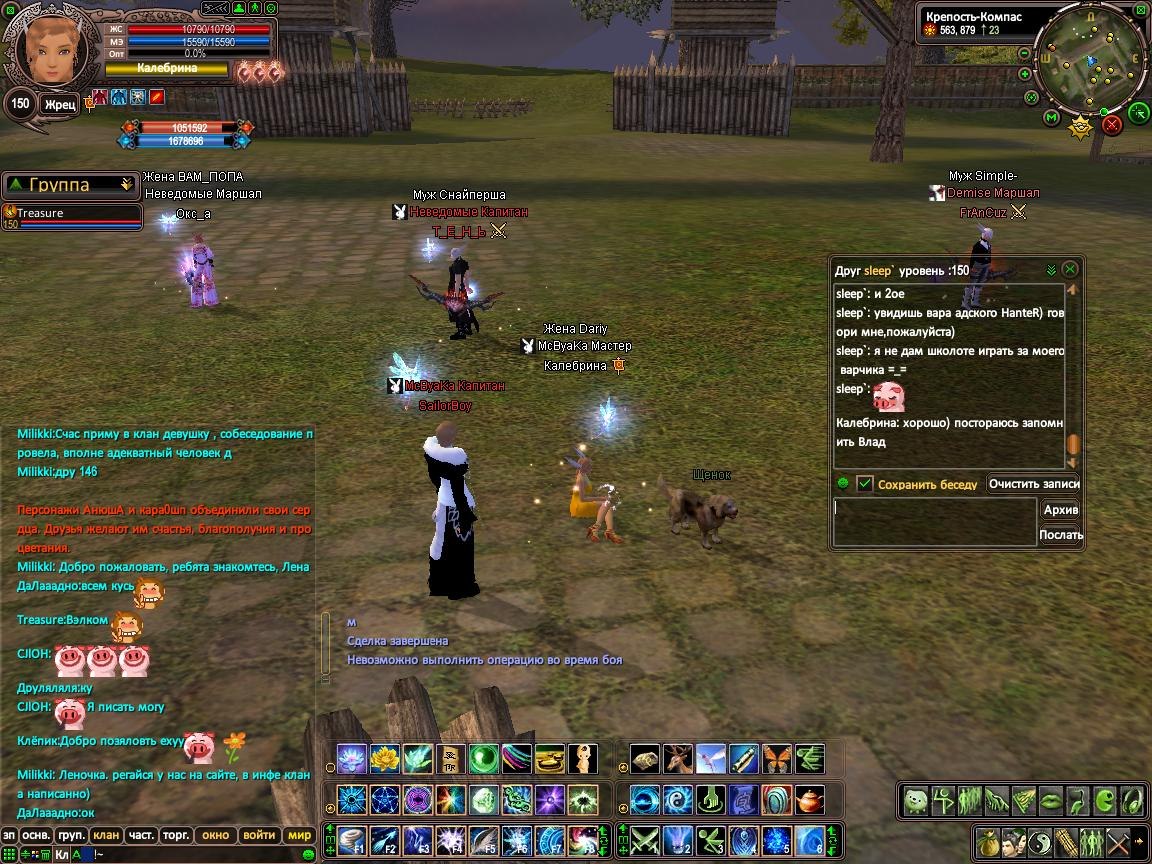Click the green headphones icon
Screen dimensions: 1152x864
pos(1133,800)
